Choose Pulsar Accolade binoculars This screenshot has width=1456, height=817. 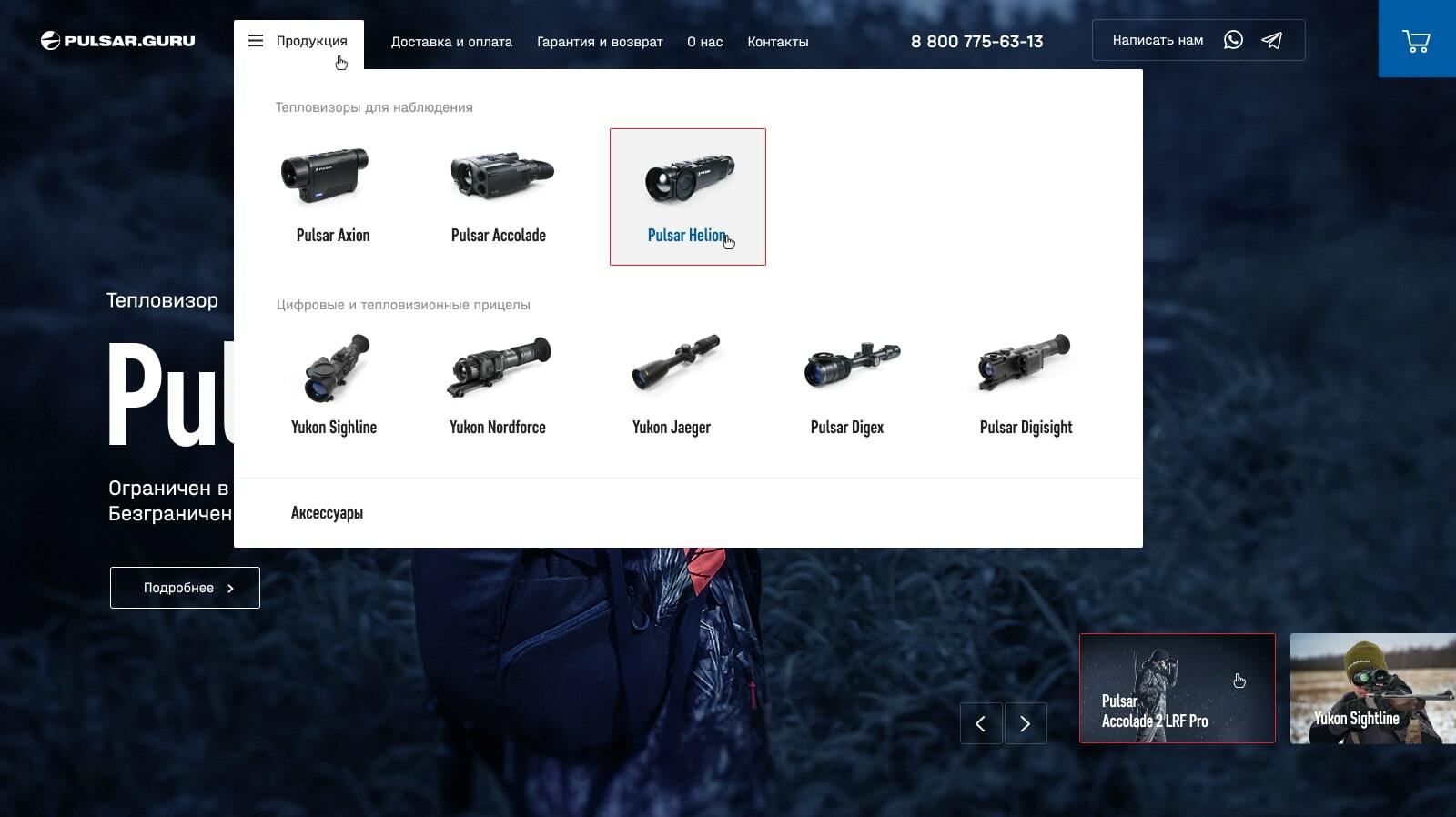click(499, 196)
